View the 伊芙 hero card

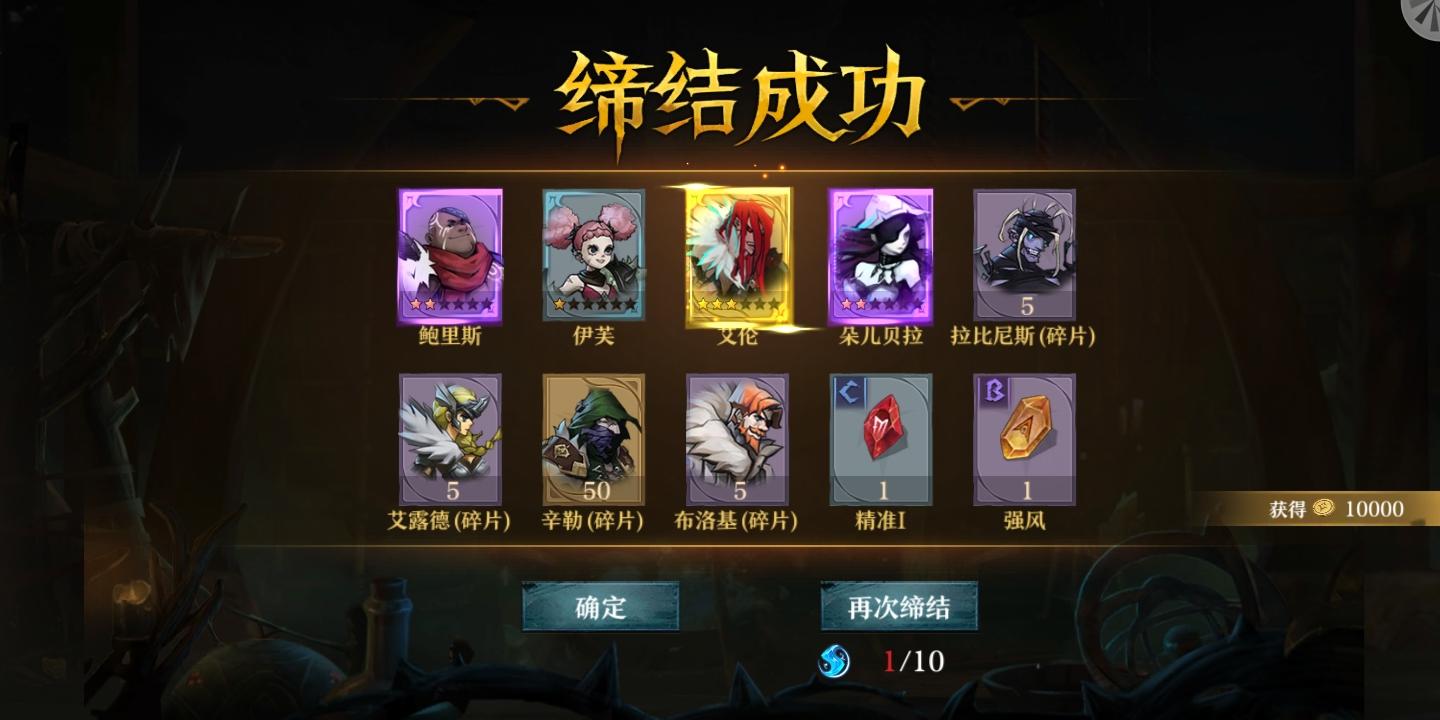click(594, 255)
